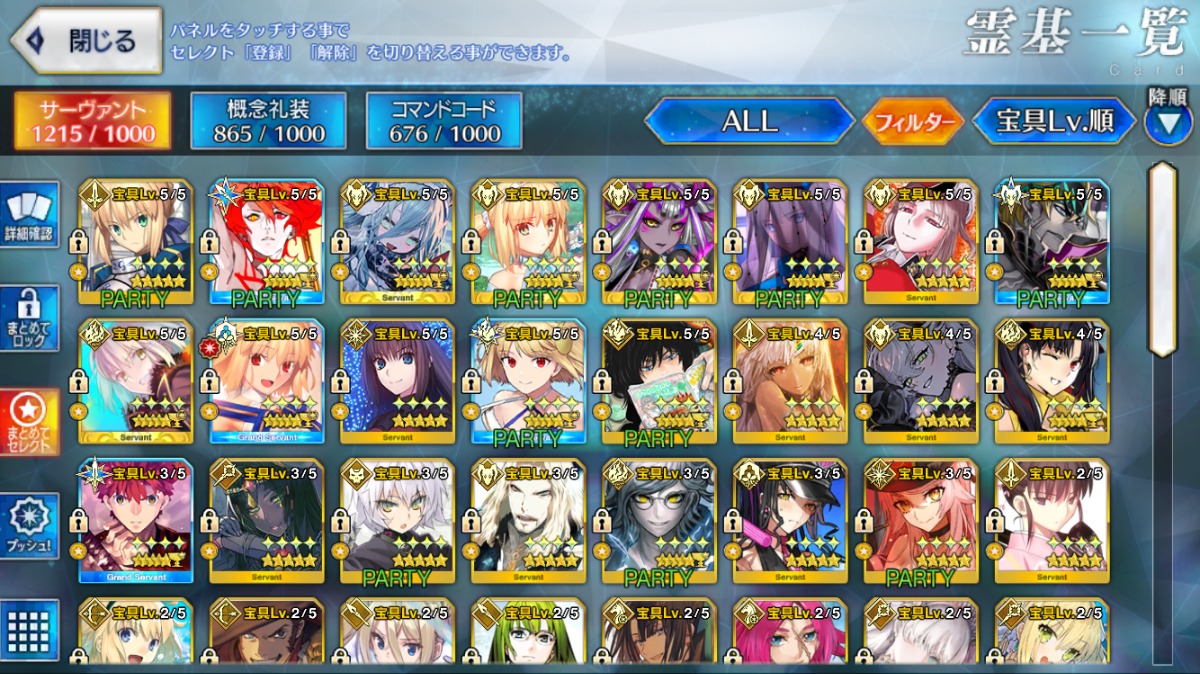The image size is (1200, 674).
Task: Choose the servant holding a green book
Action: click(x=658, y=380)
